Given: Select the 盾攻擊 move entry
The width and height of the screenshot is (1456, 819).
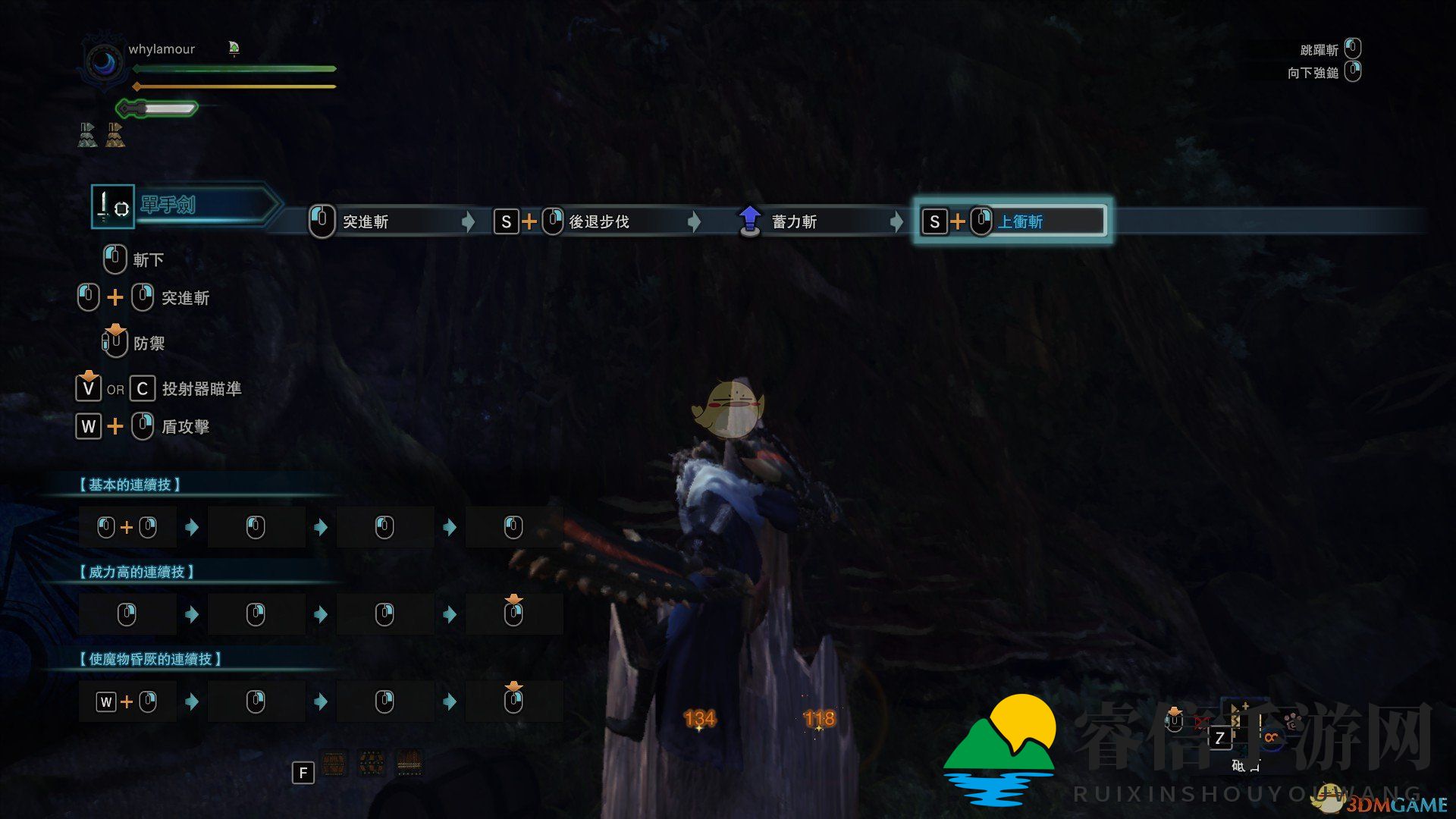Looking at the screenshot, I should pyautogui.click(x=185, y=427).
